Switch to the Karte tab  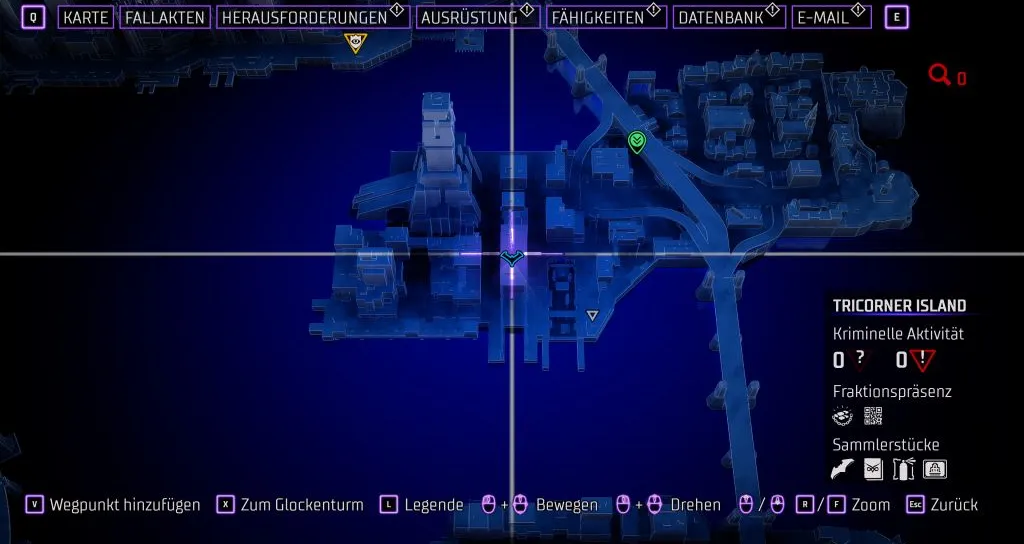click(85, 17)
